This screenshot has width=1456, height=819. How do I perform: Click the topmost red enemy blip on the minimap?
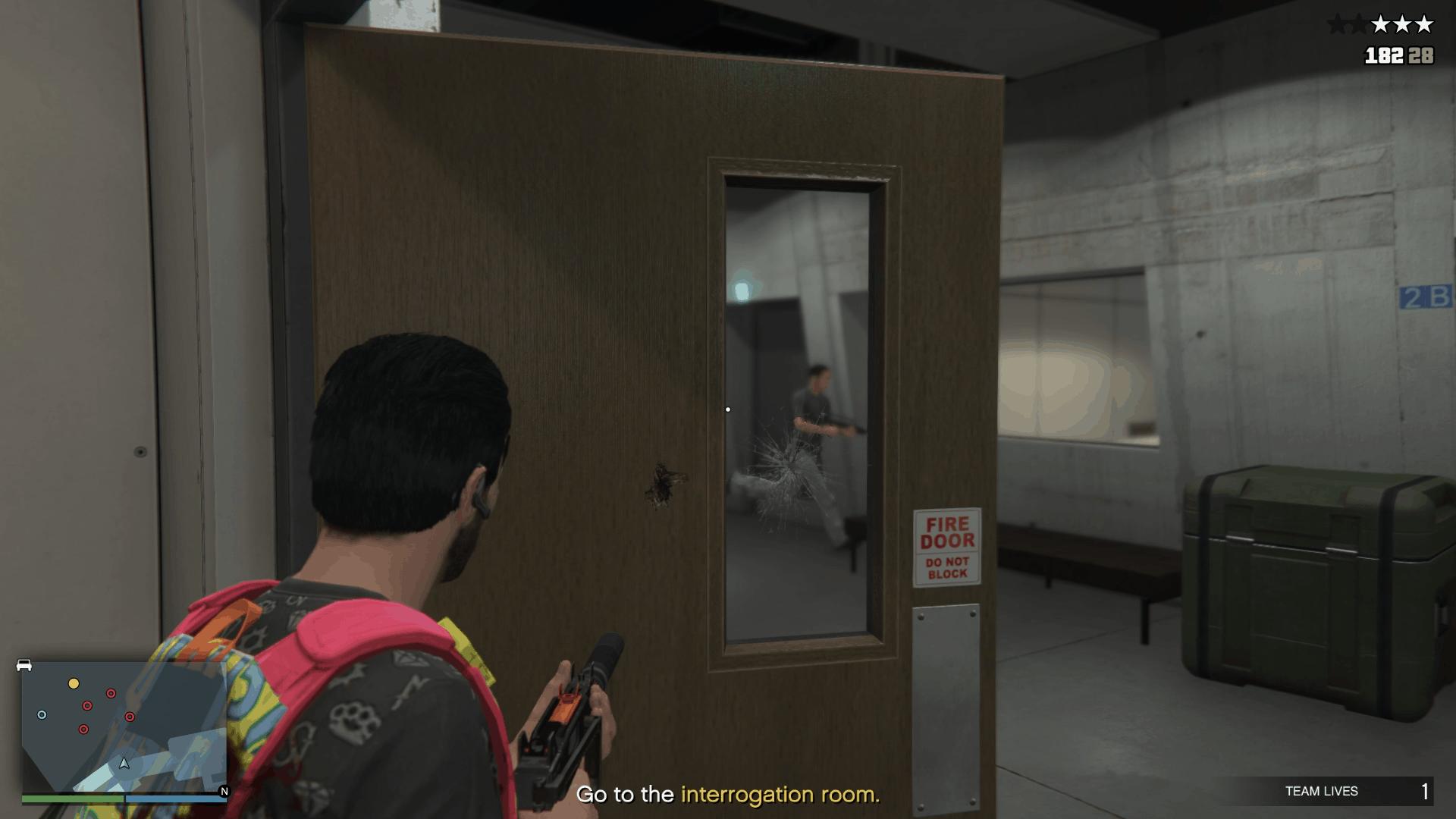pyautogui.click(x=111, y=693)
